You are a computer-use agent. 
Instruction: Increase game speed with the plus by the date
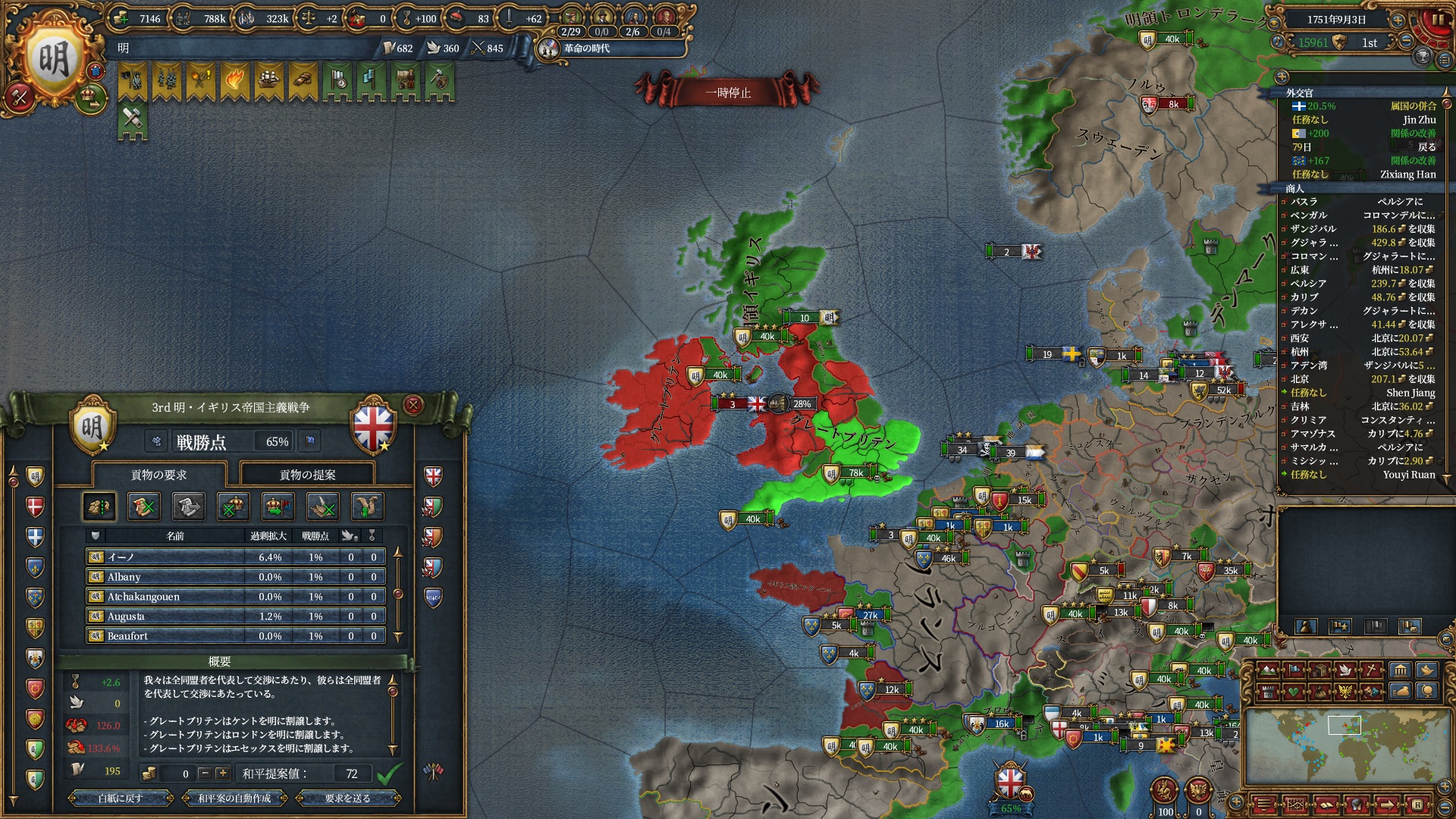(x=1398, y=20)
